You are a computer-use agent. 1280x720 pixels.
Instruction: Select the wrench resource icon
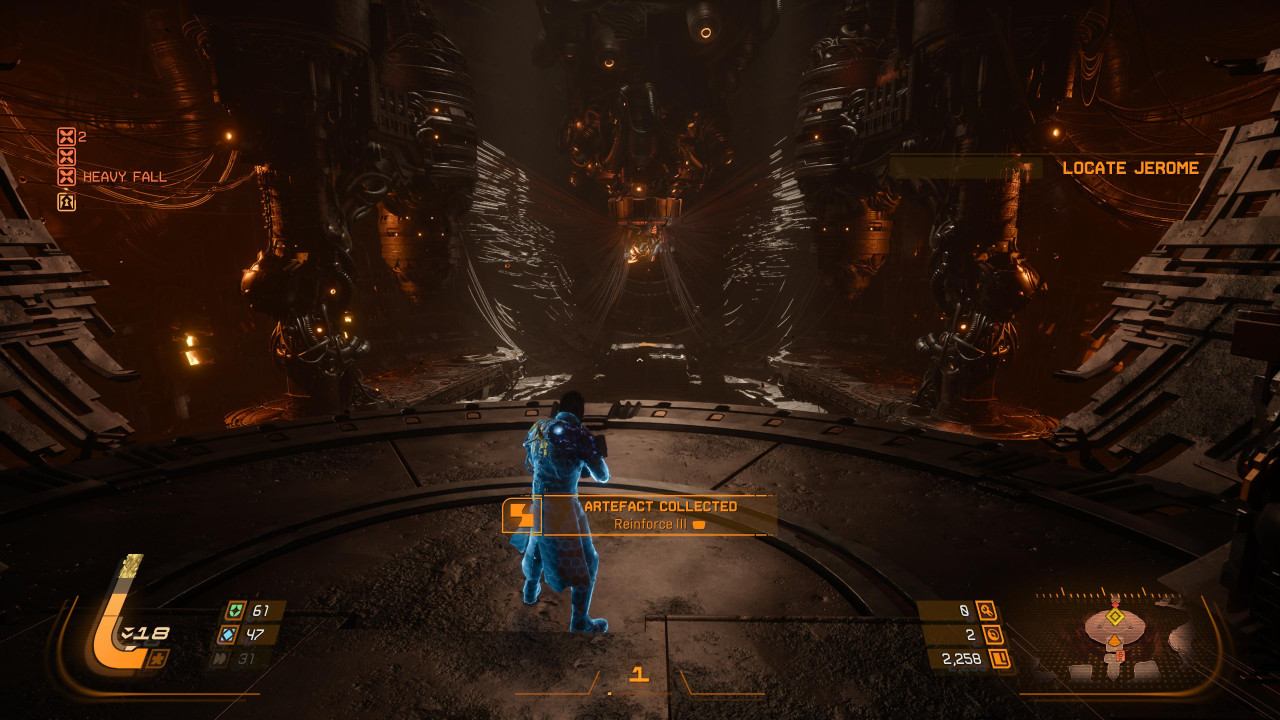tap(987, 611)
